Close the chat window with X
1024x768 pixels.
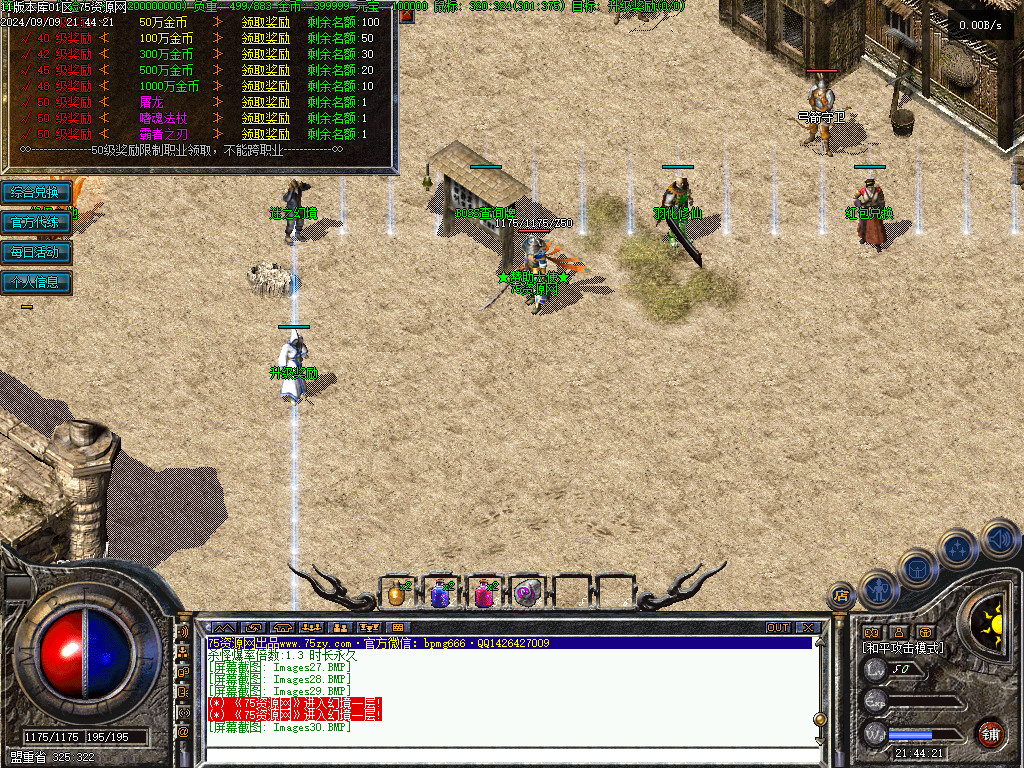point(808,628)
